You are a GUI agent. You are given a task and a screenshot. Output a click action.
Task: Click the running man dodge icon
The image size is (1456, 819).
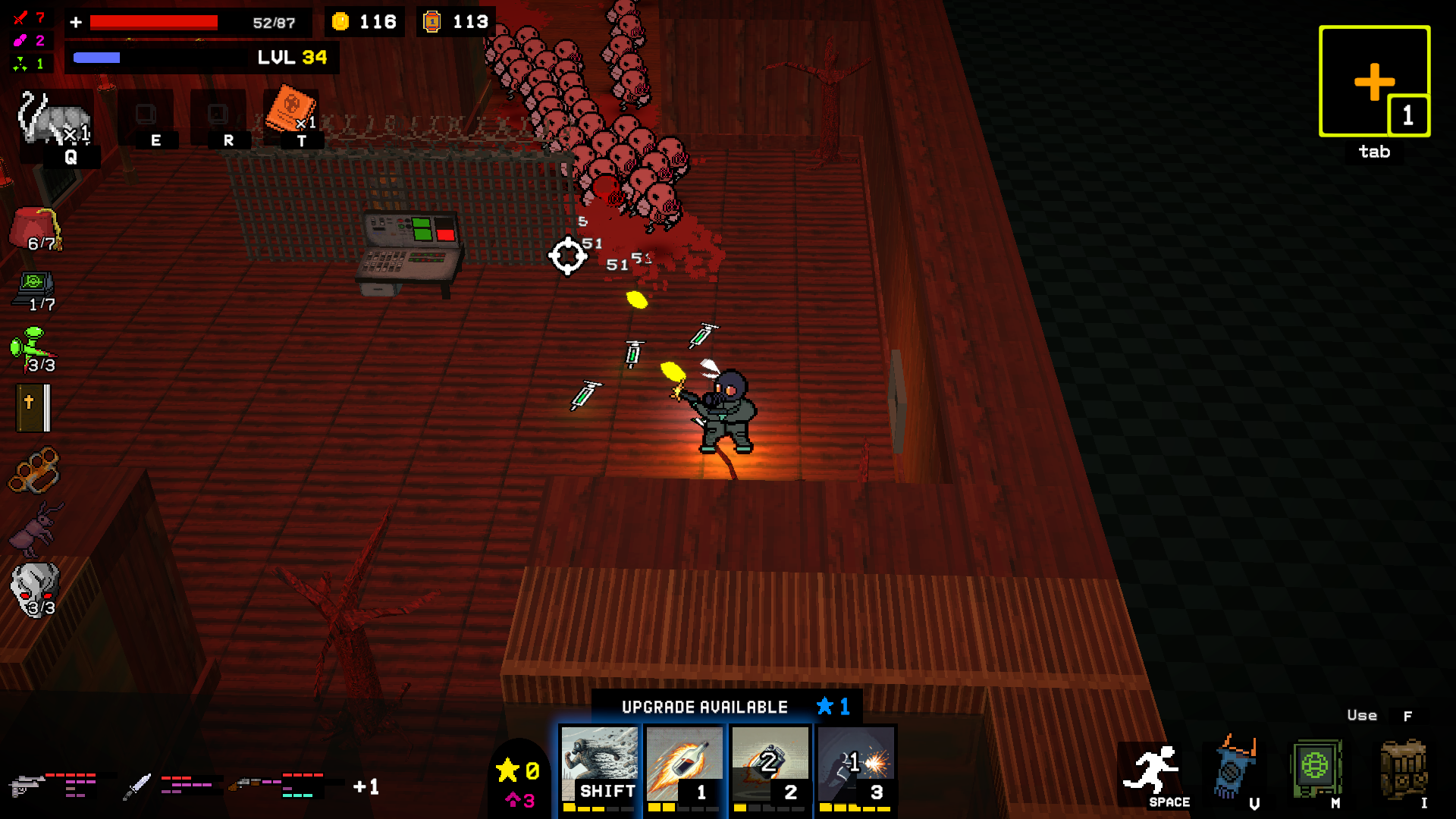(x=1151, y=772)
